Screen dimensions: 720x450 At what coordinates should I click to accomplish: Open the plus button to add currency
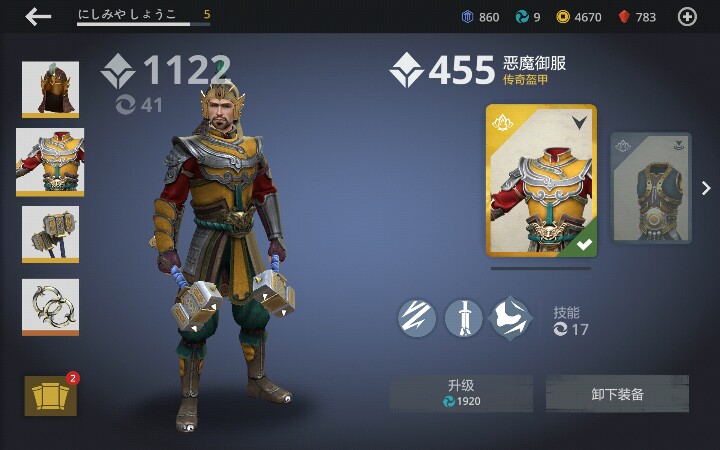pos(687,16)
